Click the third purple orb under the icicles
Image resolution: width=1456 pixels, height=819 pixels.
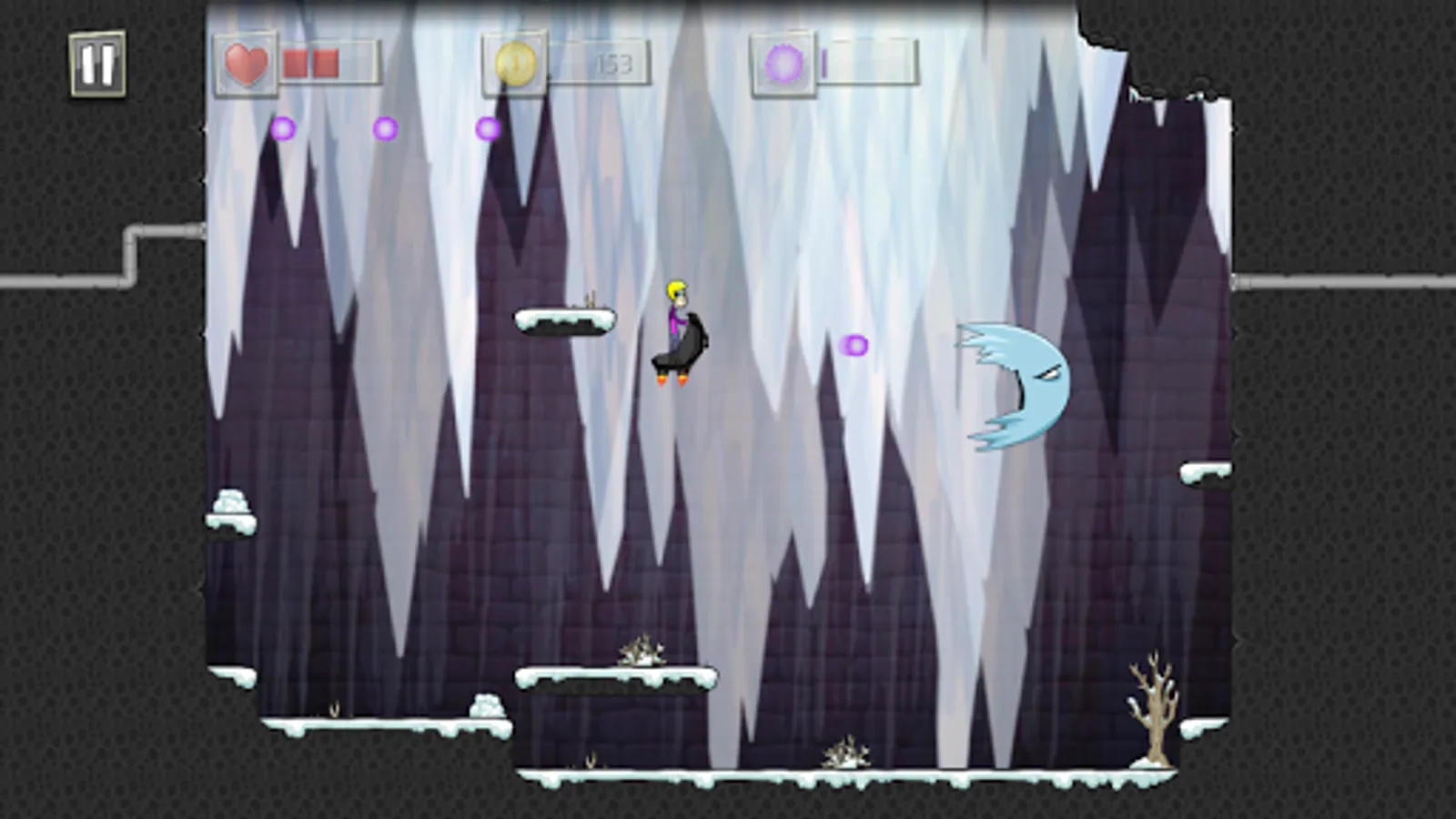tap(488, 129)
